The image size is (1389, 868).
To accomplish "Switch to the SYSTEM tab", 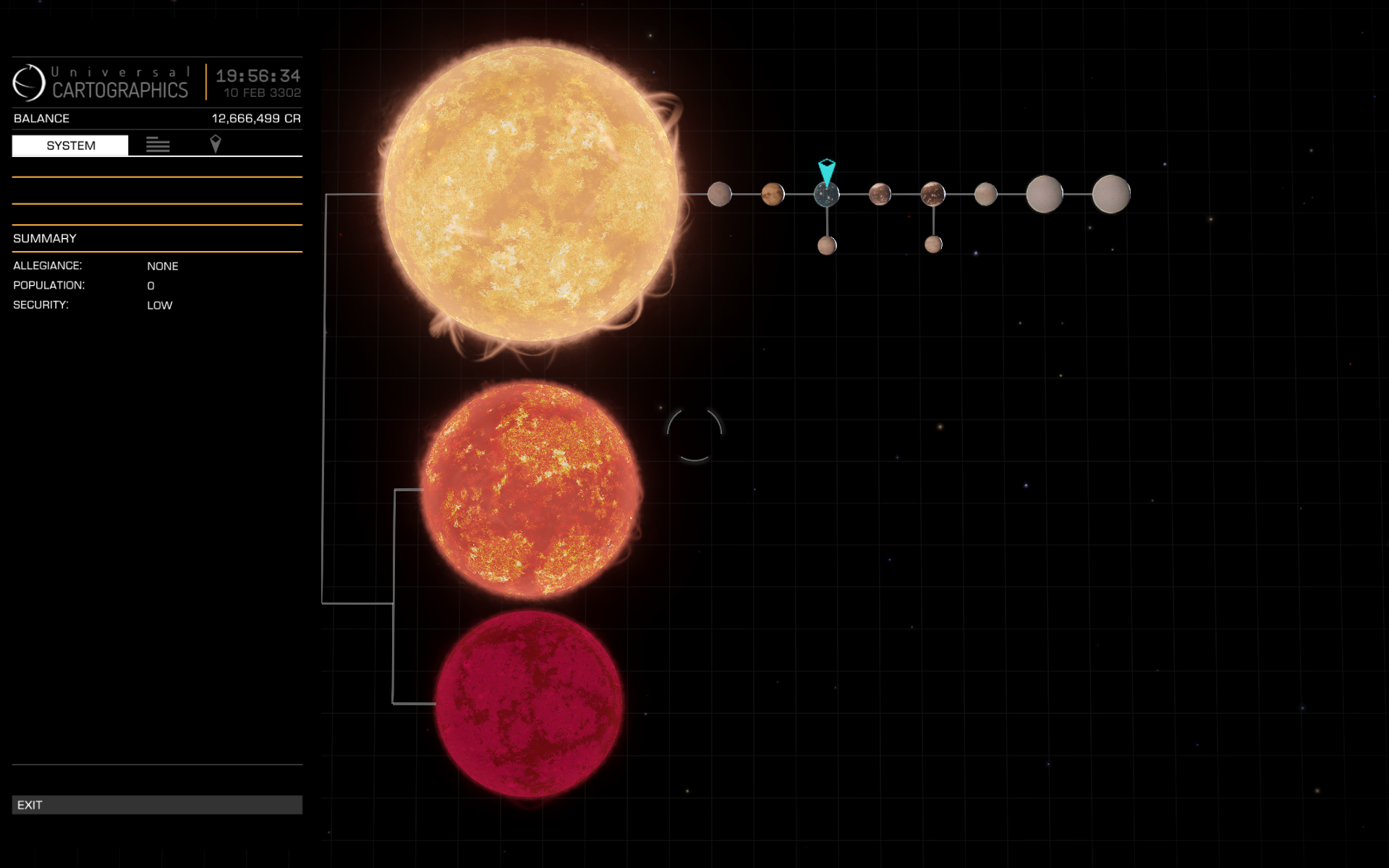I will pos(70,145).
